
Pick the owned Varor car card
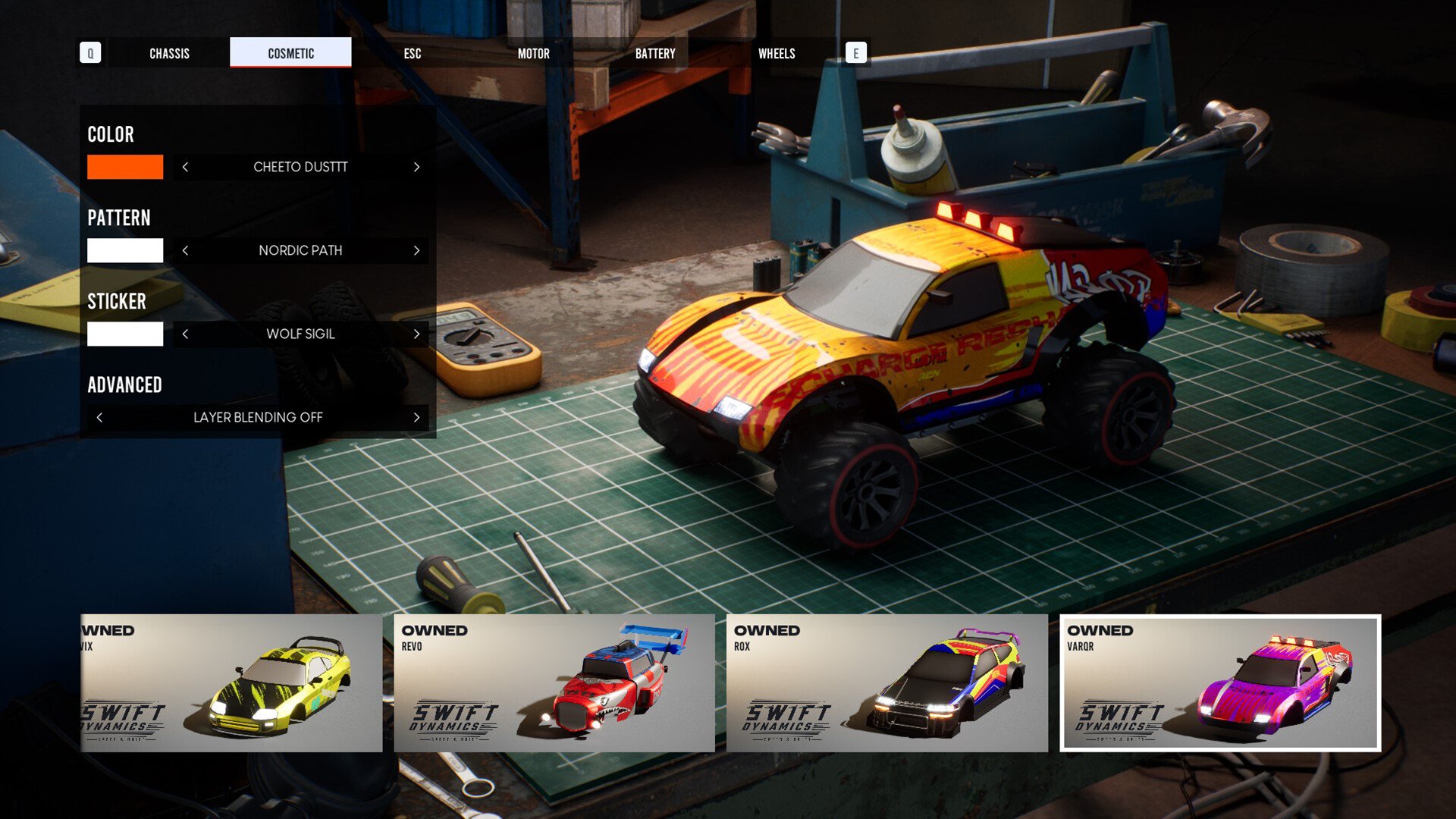[1219, 682]
